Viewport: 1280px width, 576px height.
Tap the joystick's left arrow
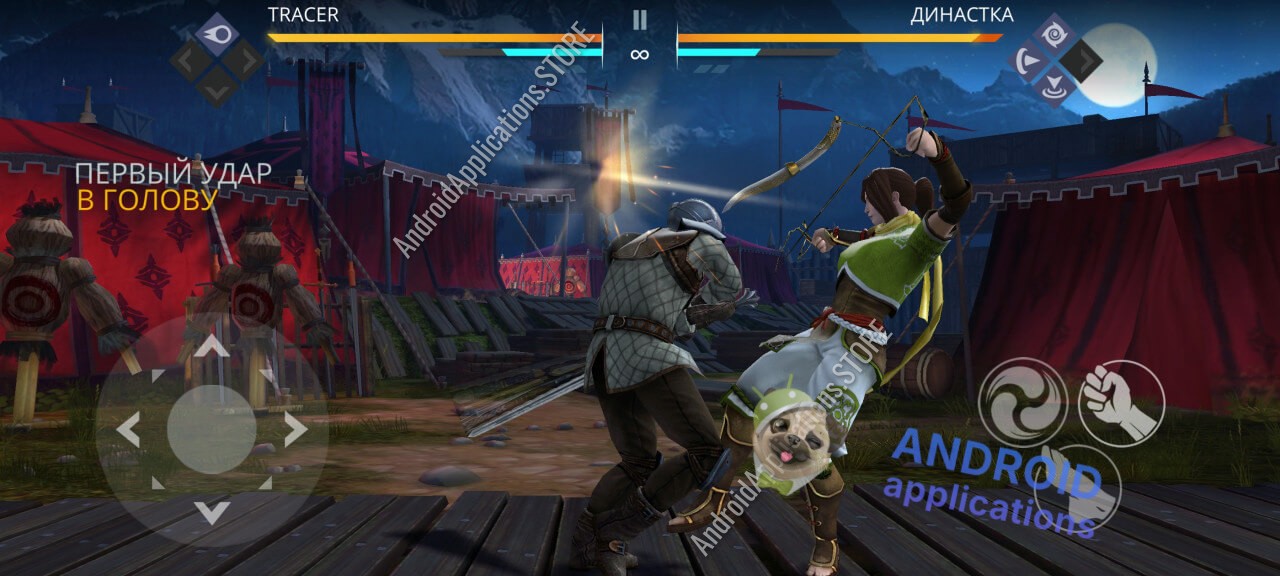(128, 430)
